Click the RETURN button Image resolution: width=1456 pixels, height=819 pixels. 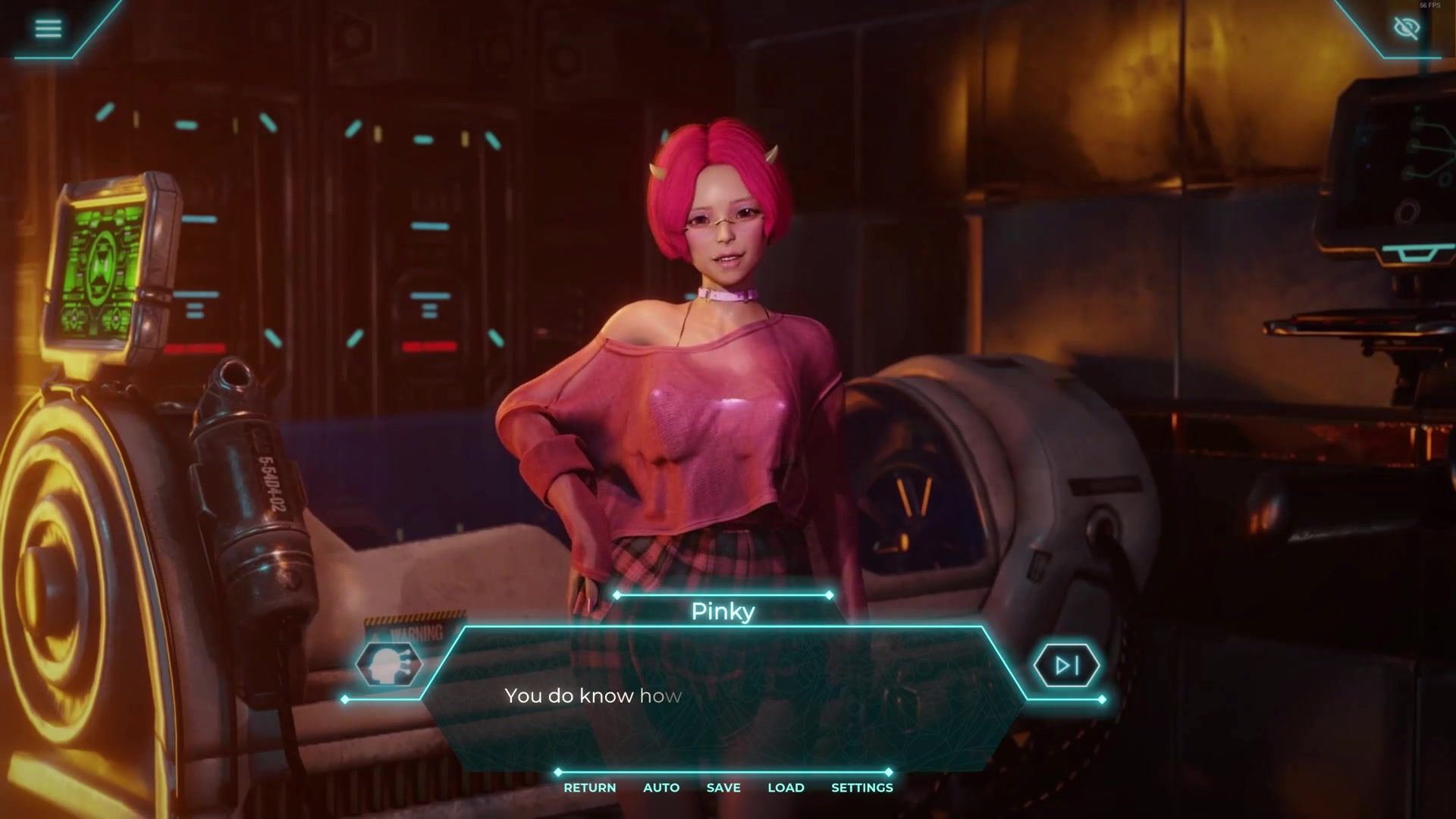pos(589,788)
